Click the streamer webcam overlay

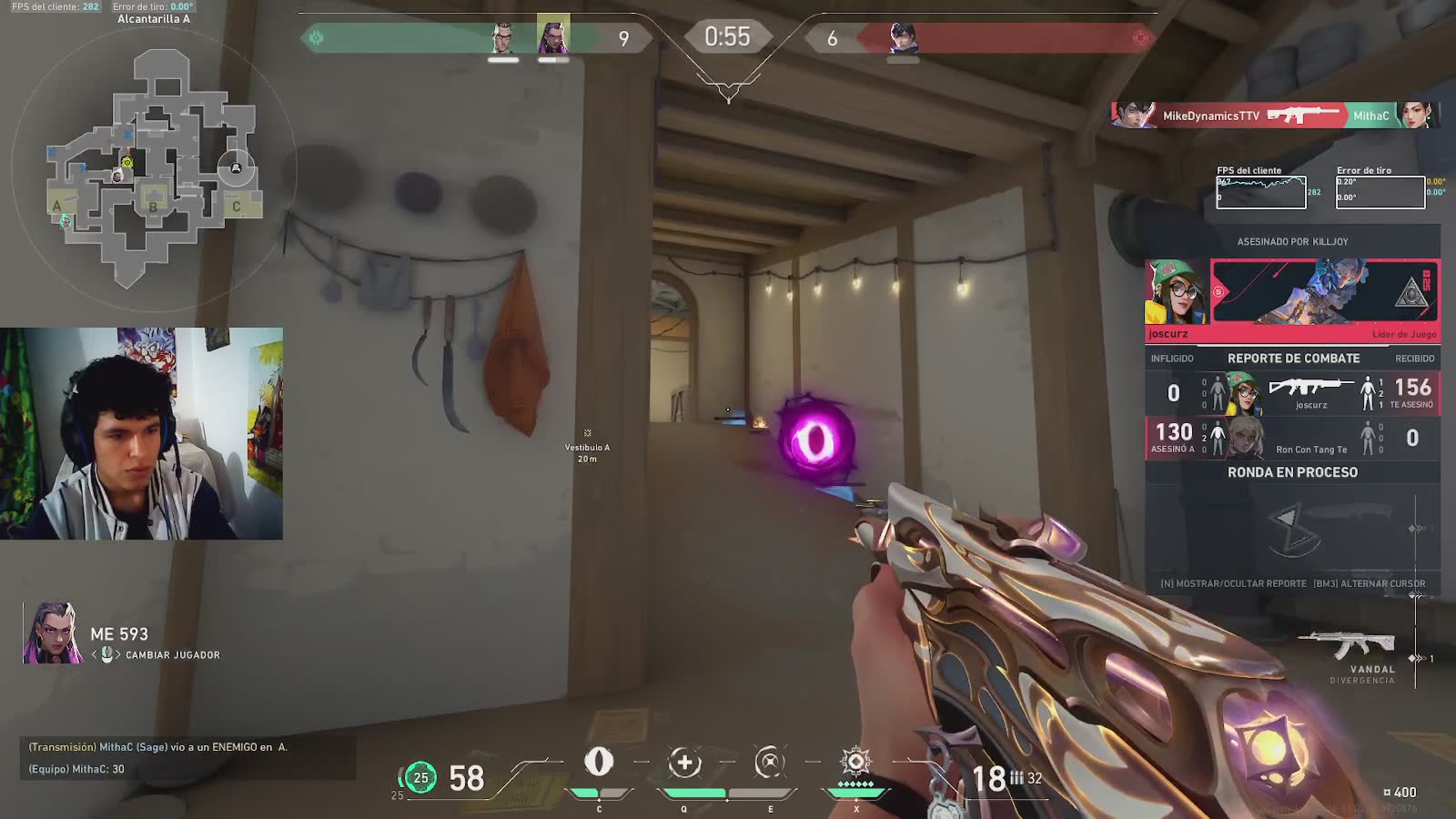[141, 433]
